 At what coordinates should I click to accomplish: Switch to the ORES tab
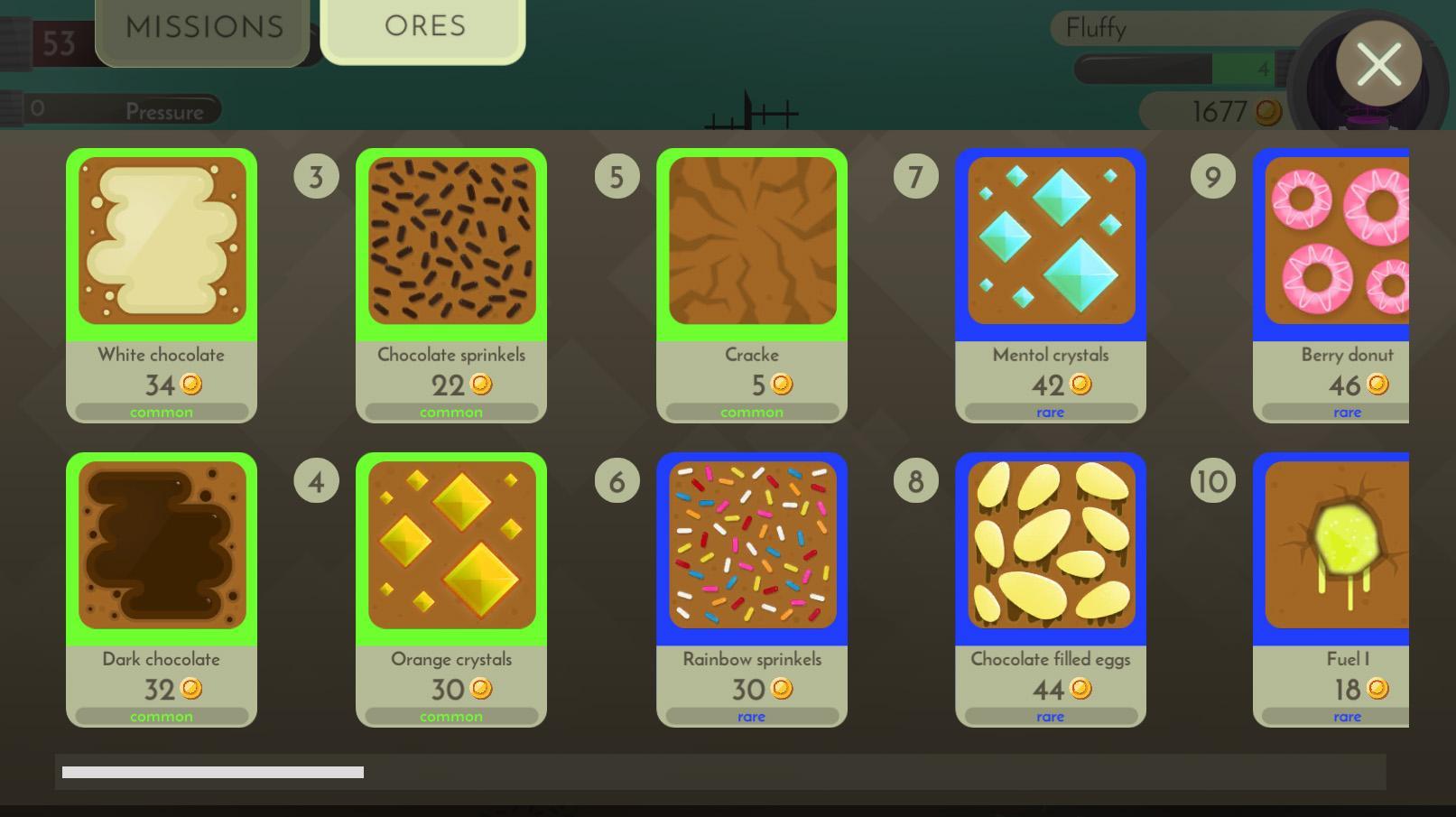click(x=422, y=25)
